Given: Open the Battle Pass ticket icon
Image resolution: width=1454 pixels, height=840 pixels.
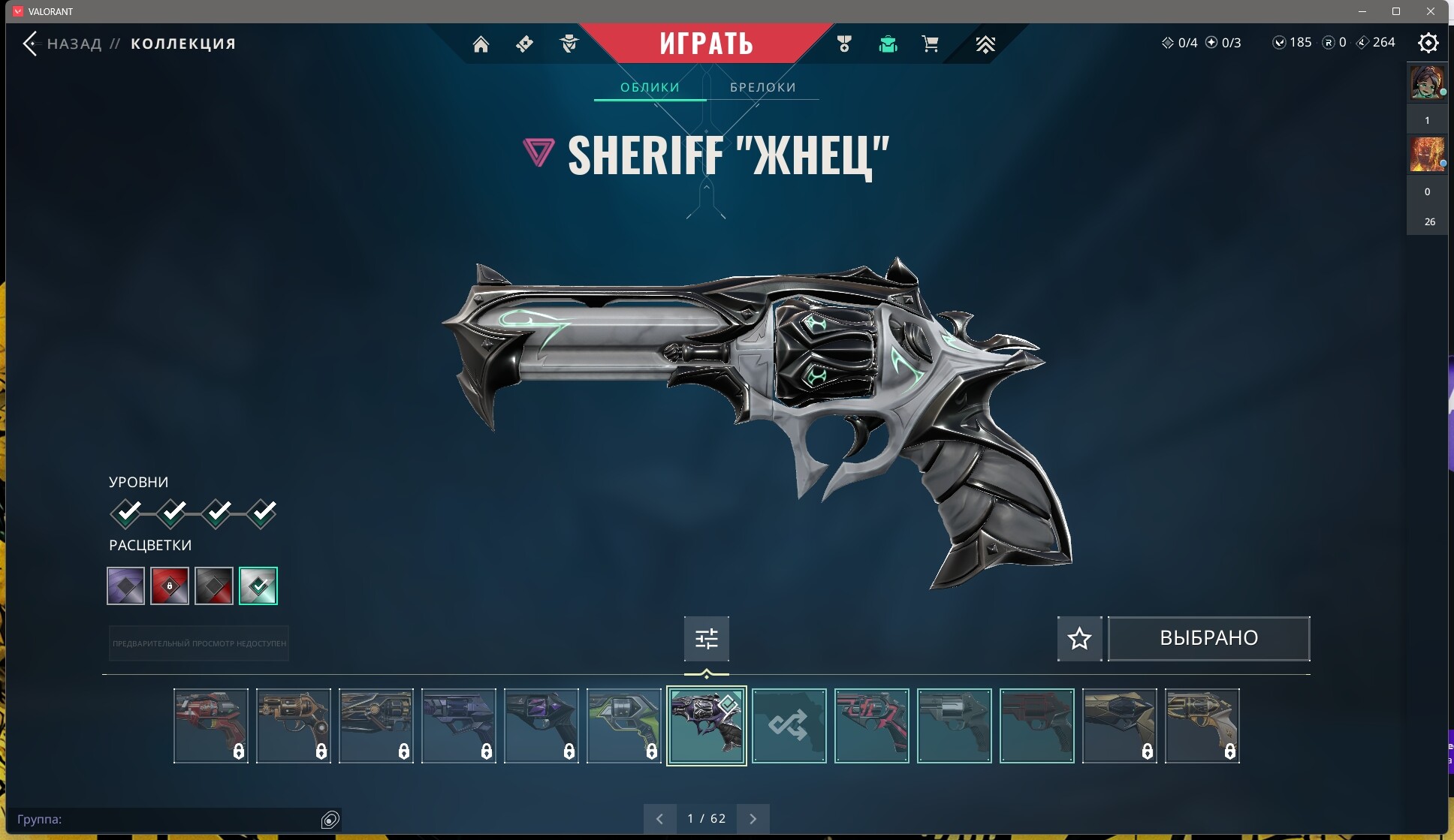Looking at the screenshot, I should [523, 44].
